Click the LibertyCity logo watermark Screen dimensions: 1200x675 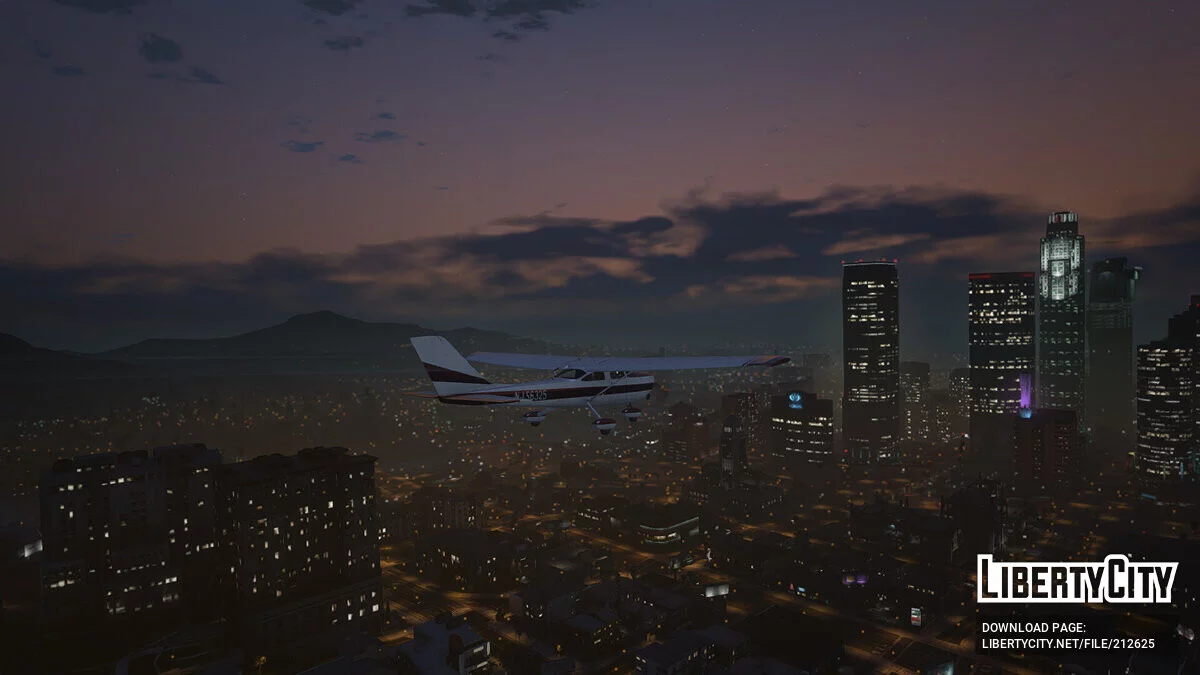1077,579
